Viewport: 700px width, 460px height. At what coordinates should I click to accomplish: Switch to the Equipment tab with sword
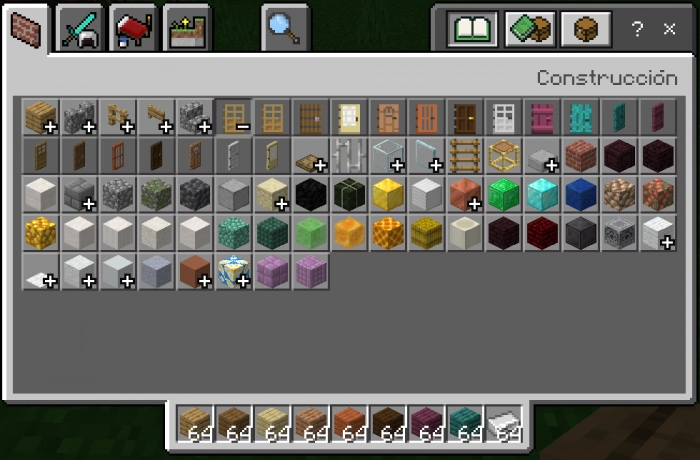78,28
